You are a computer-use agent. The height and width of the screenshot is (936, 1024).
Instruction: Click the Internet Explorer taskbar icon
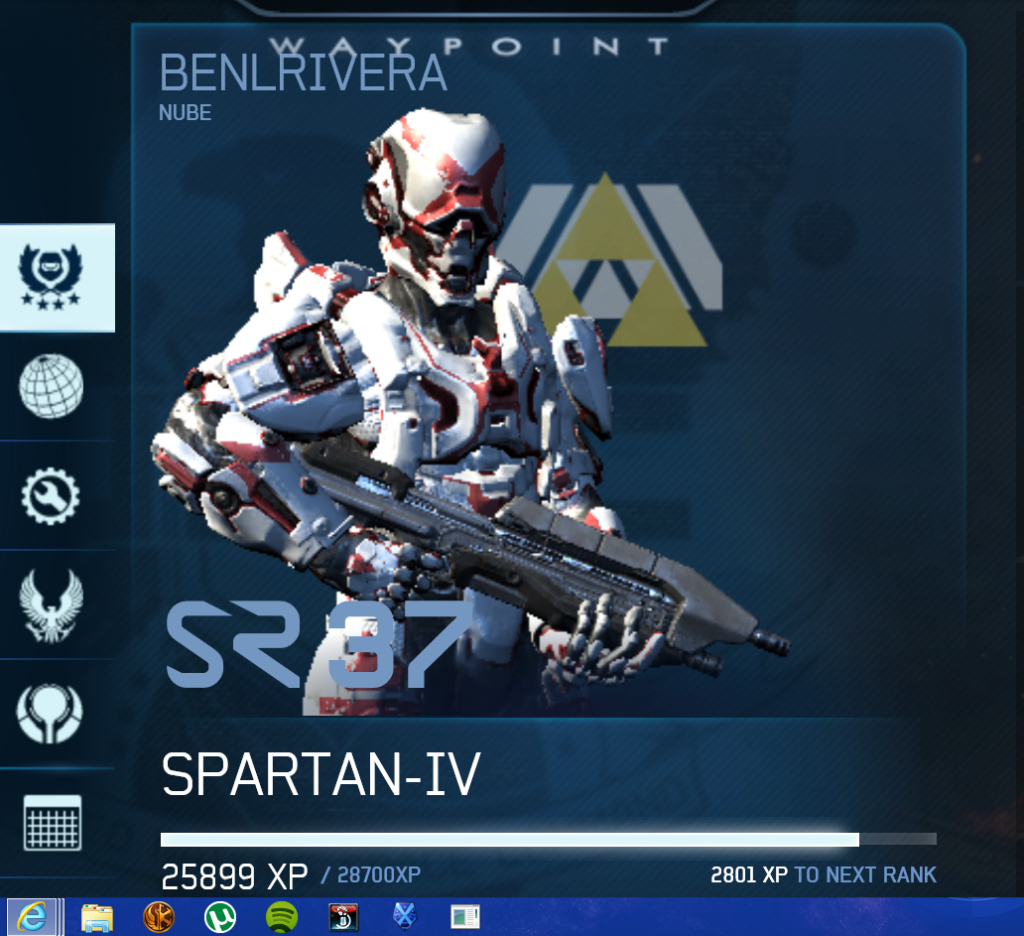click(x=33, y=917)
